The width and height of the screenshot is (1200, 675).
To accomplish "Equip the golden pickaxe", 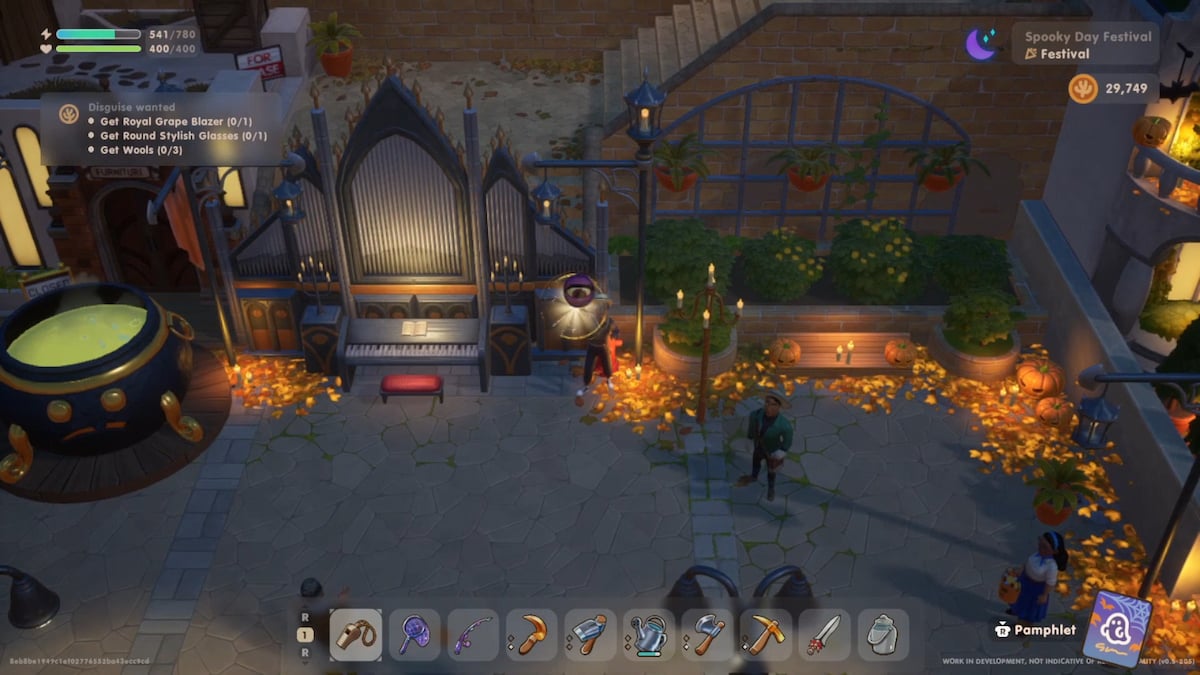I will pos(766,635).
